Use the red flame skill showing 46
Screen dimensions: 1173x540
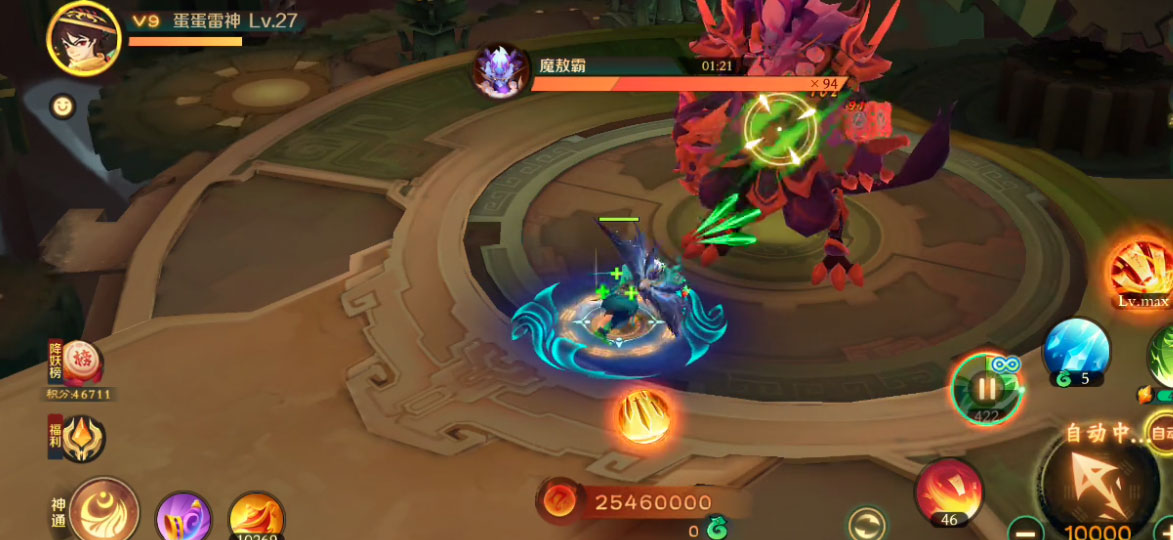coord(949,491)
